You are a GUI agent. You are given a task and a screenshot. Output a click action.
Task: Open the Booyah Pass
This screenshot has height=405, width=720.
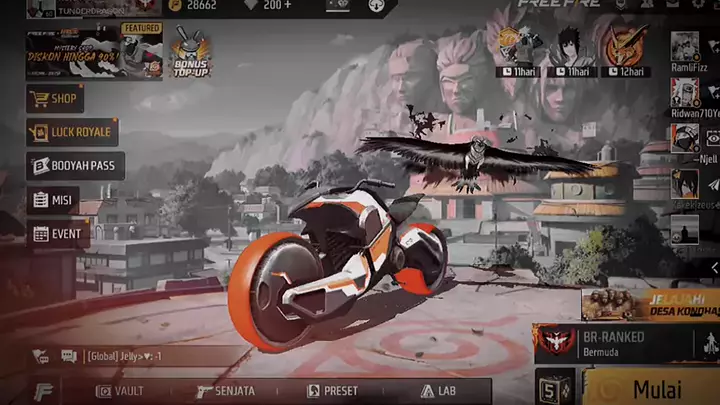coord(75,166)
